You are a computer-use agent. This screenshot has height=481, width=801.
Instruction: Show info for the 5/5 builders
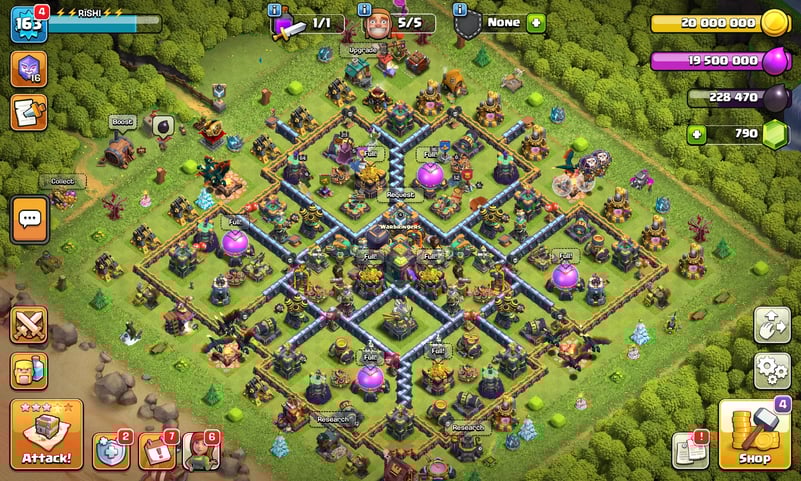[x=368, y=10]
